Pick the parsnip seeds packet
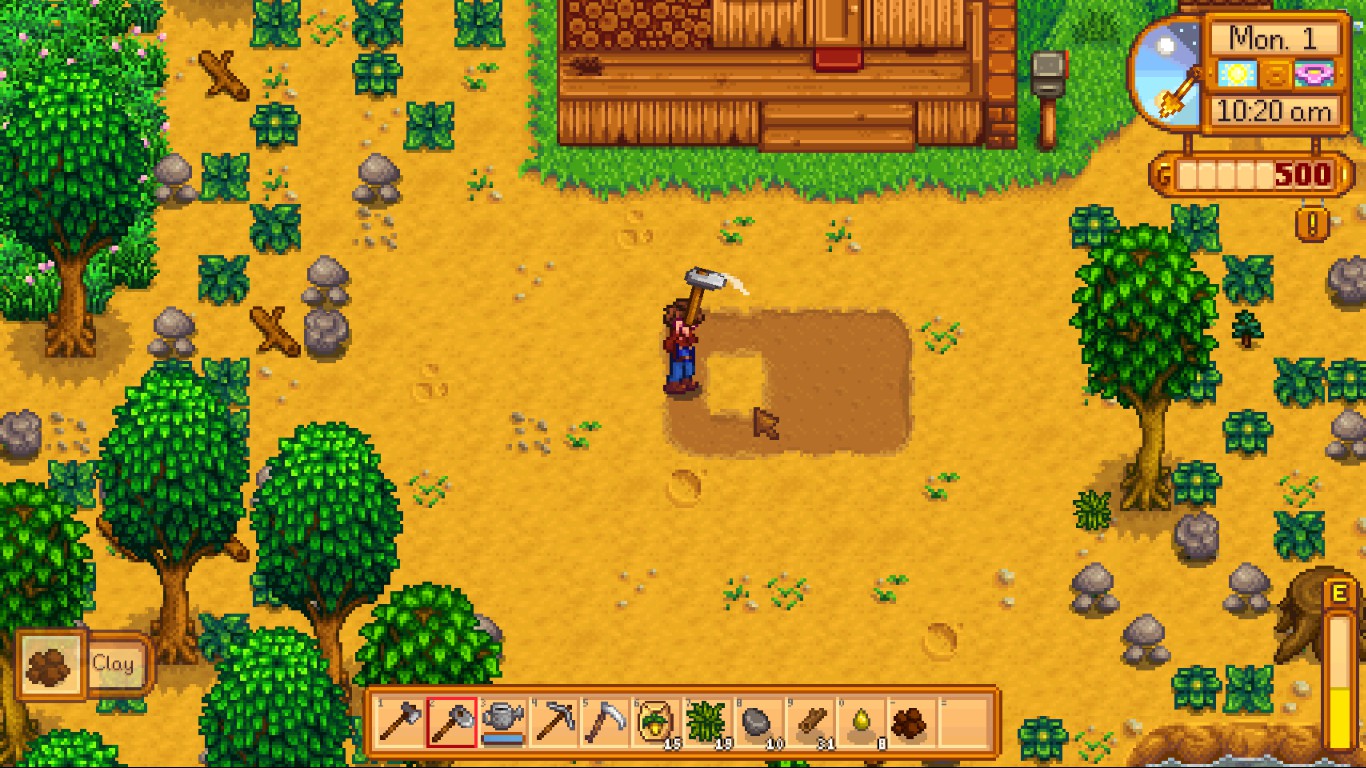Screen dimensions: 1366x768 pos(656,722)
